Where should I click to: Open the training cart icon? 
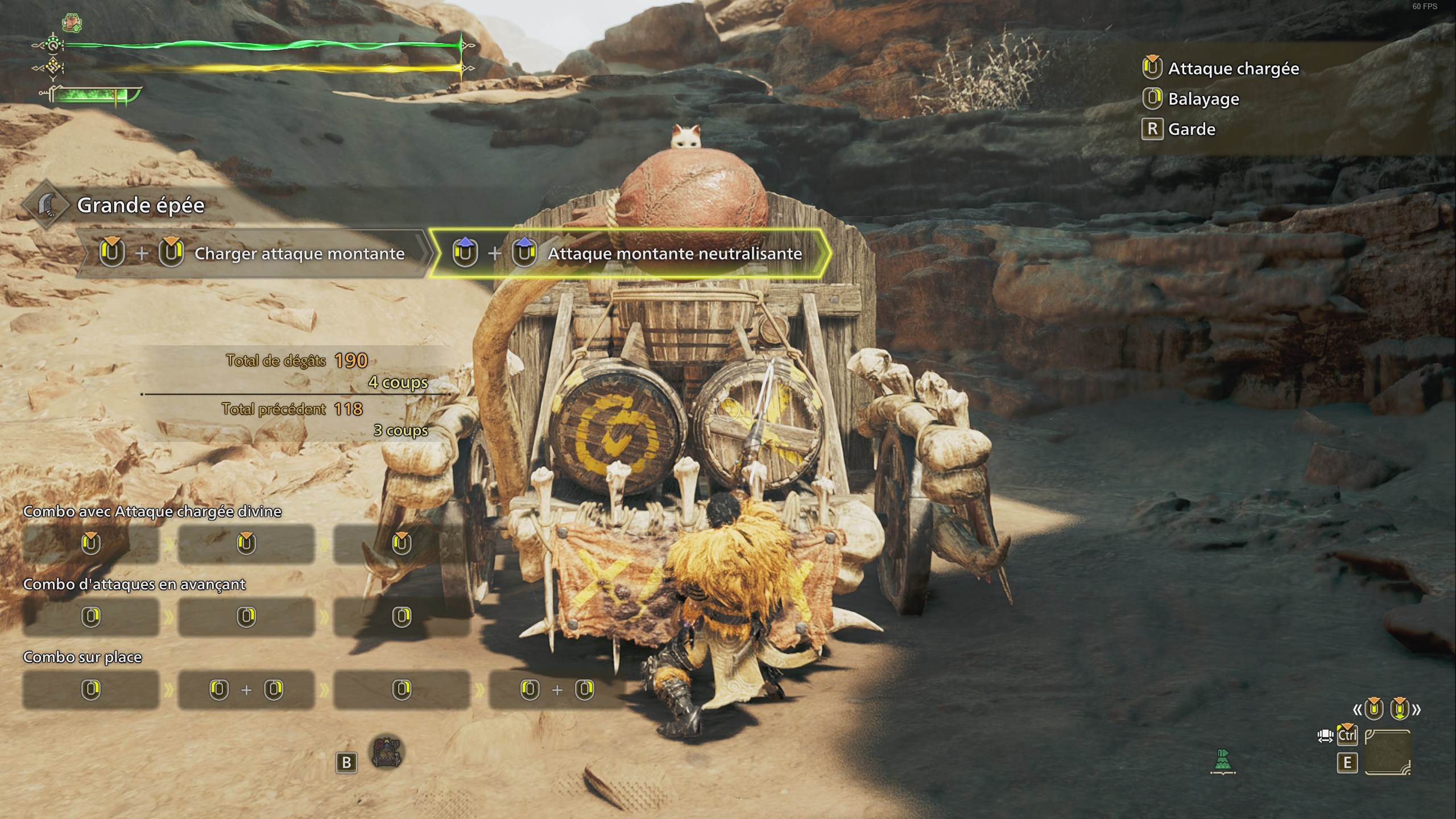point(387,753)
